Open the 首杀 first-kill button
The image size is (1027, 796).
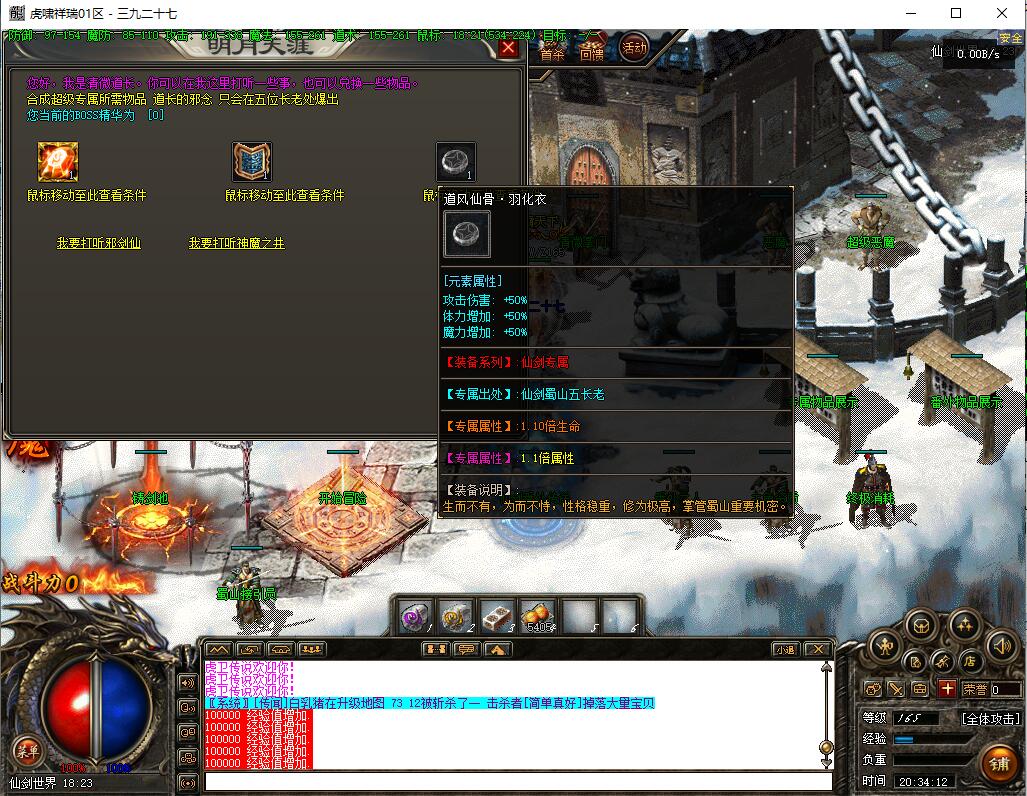point(552,54)
